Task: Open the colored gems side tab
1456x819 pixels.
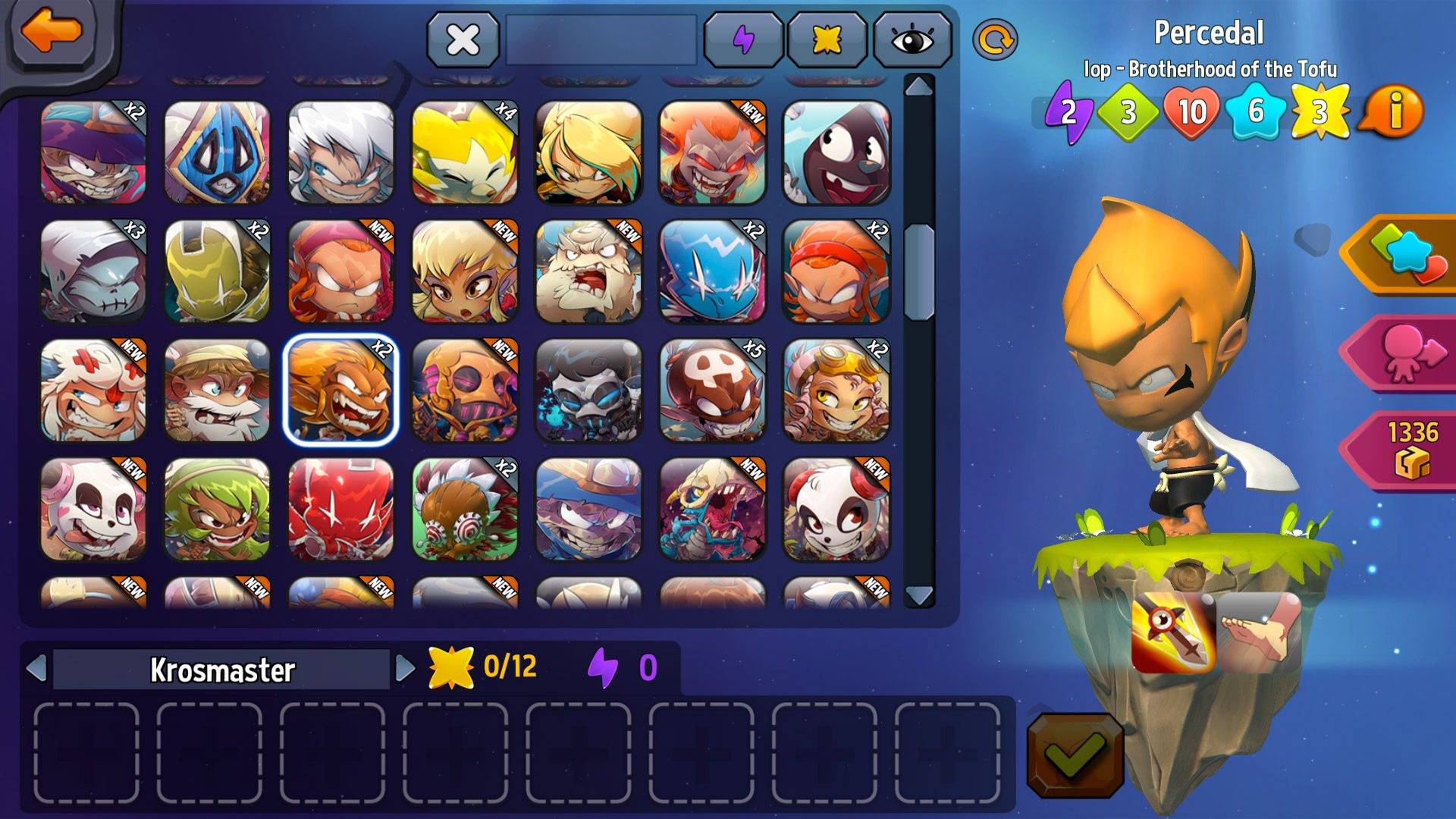Action: (x=1404, y=255)
